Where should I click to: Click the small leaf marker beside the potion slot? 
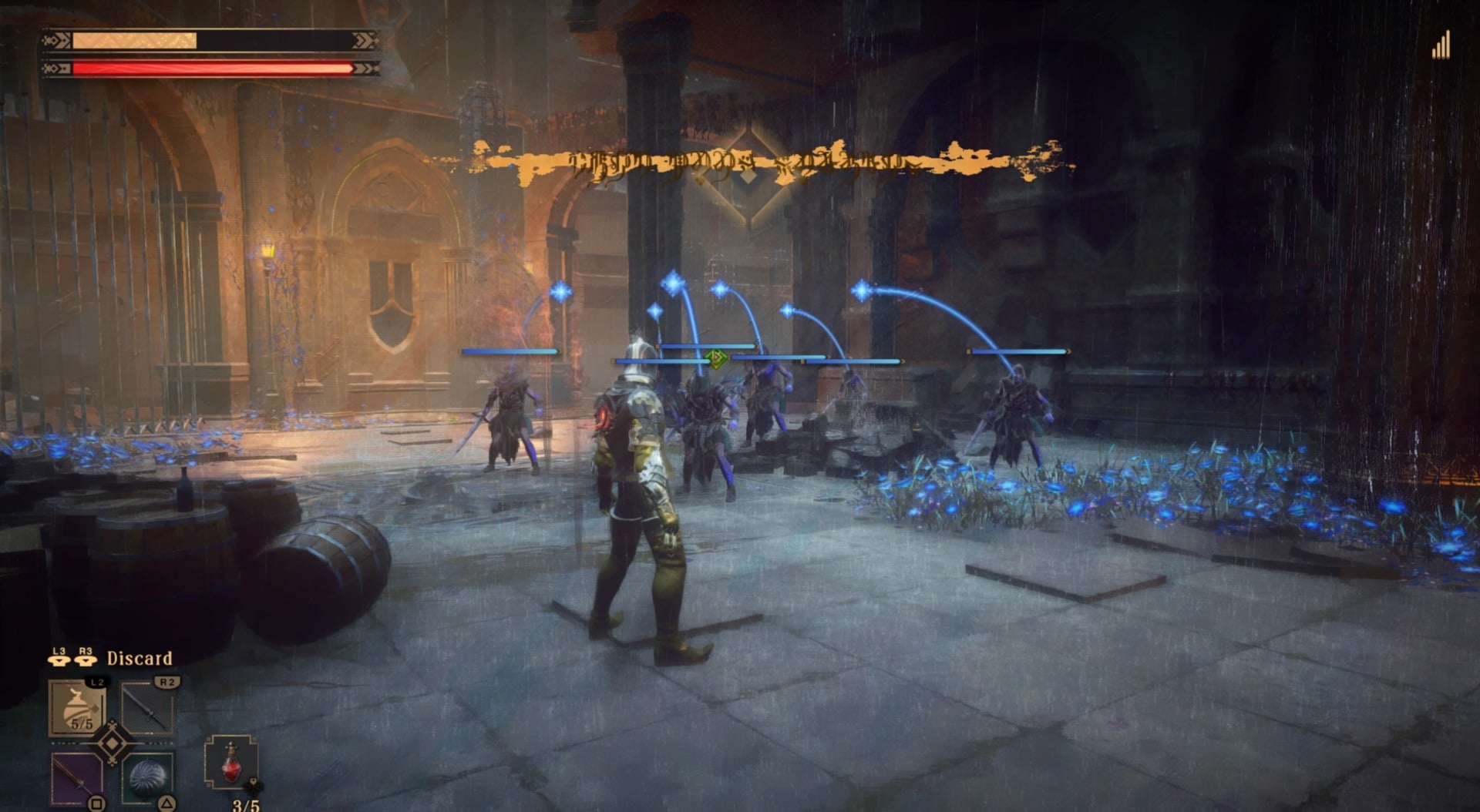pos(254,785)
